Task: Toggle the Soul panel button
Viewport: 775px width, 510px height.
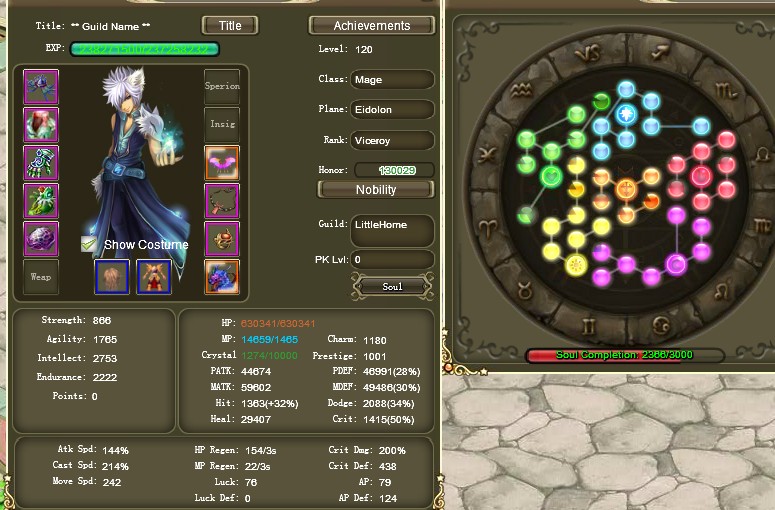Action: coord(393,287)
